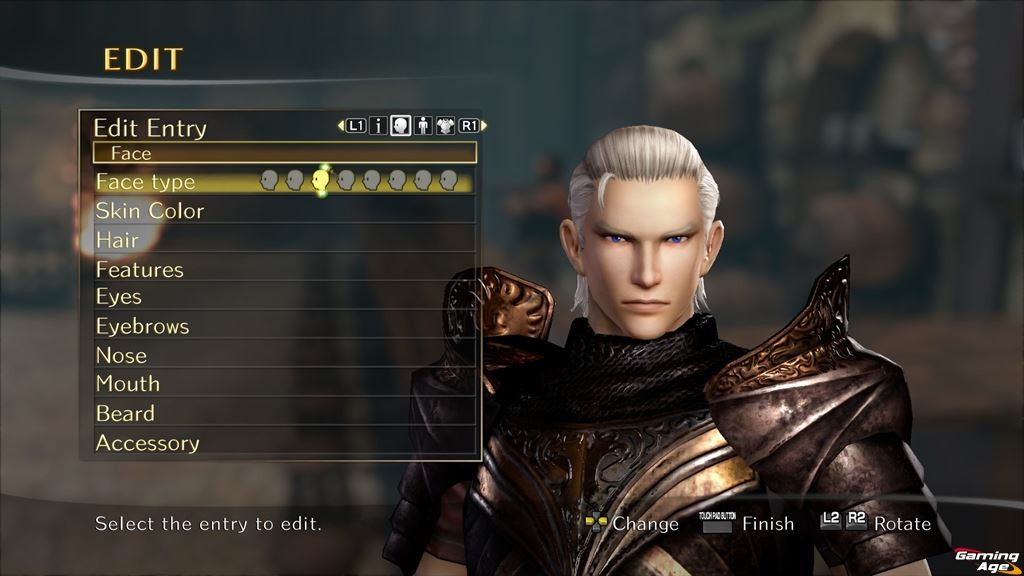Switch to the body figure tab
Image resolution: width=1024 pixels, height=576 pixels.
tap(423, 126)
